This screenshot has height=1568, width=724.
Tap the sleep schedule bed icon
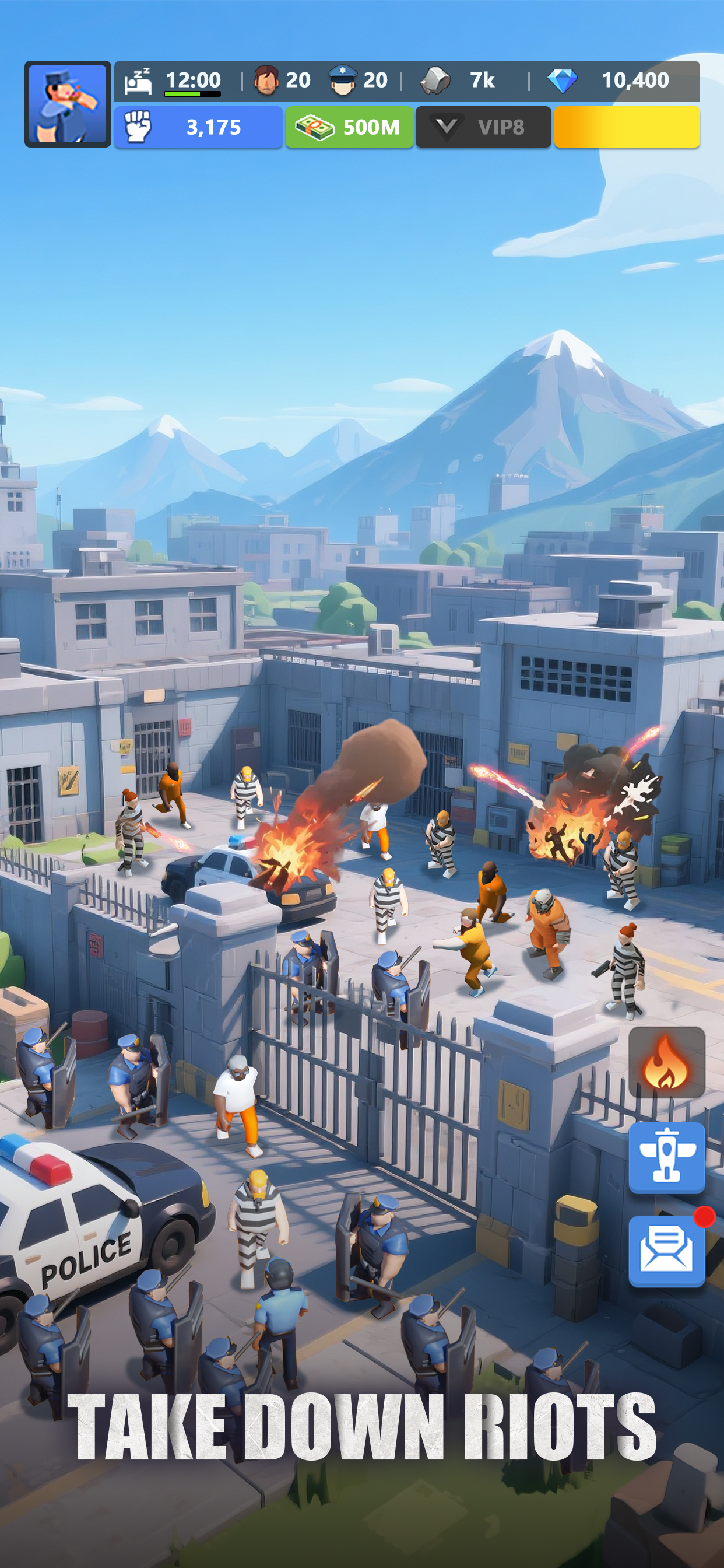(x=138, y=81)
